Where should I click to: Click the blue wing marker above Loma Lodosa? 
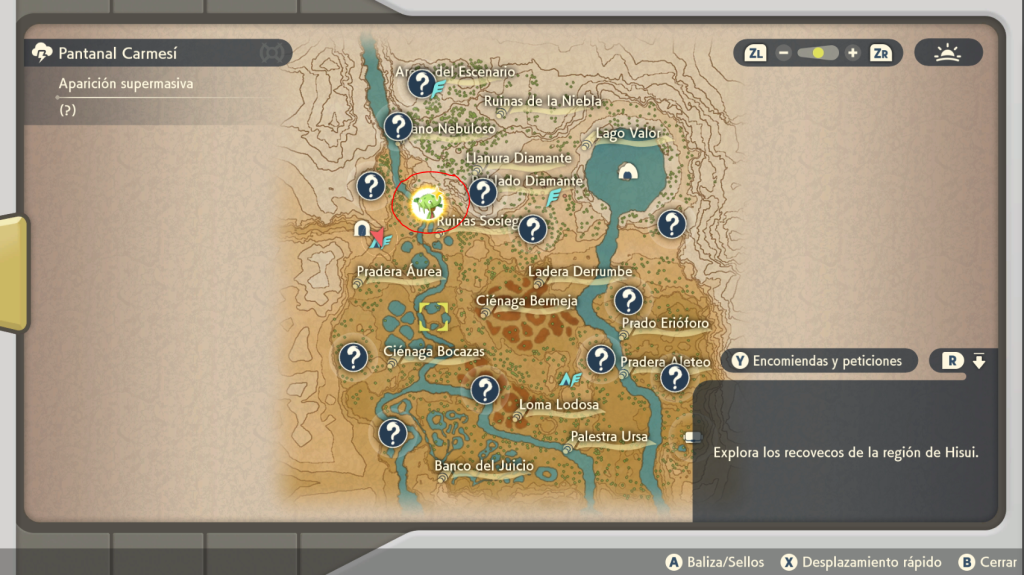click(x=570, y=380)
